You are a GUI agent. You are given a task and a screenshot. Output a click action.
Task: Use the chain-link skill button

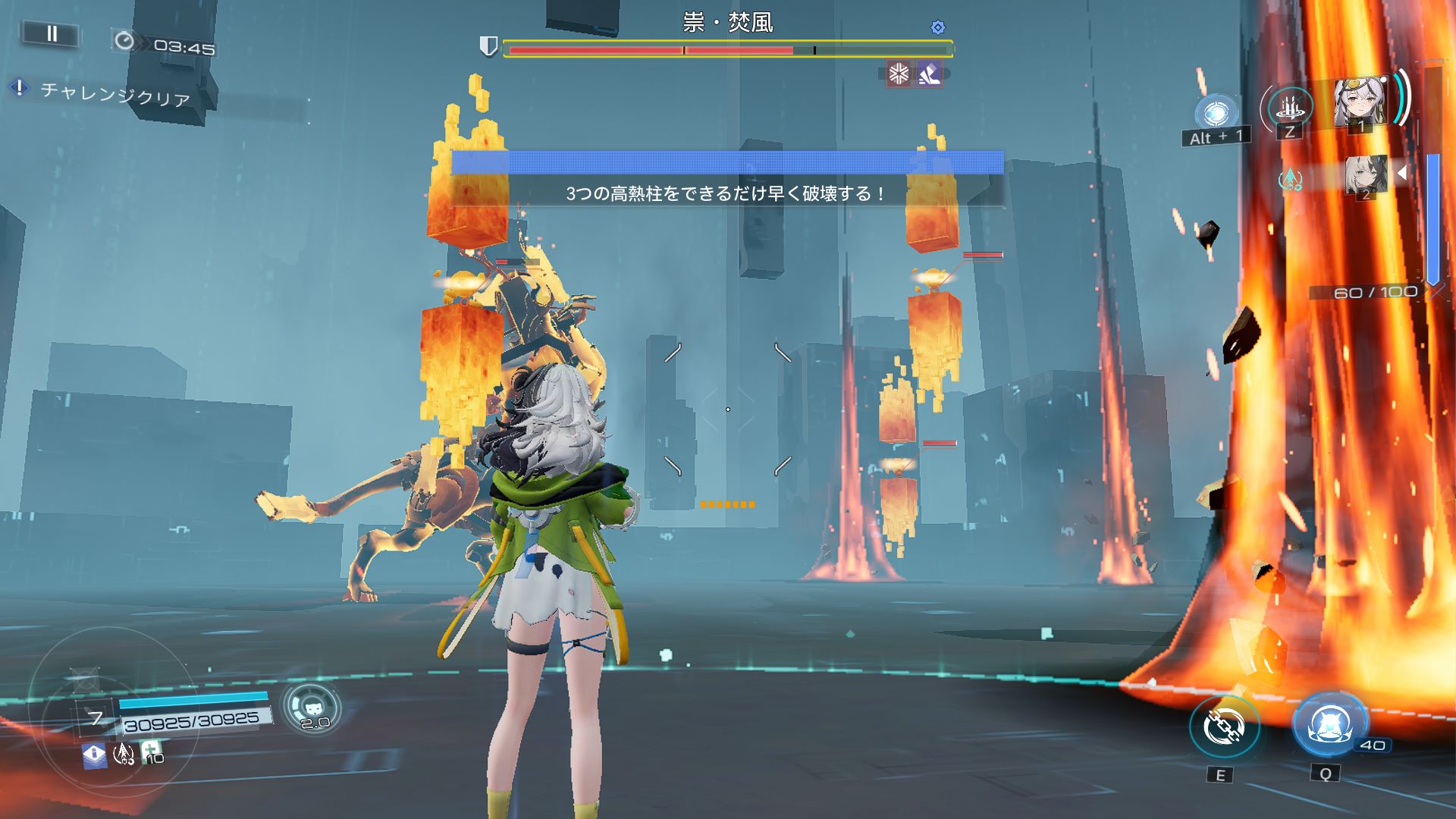pos(1224,726)
